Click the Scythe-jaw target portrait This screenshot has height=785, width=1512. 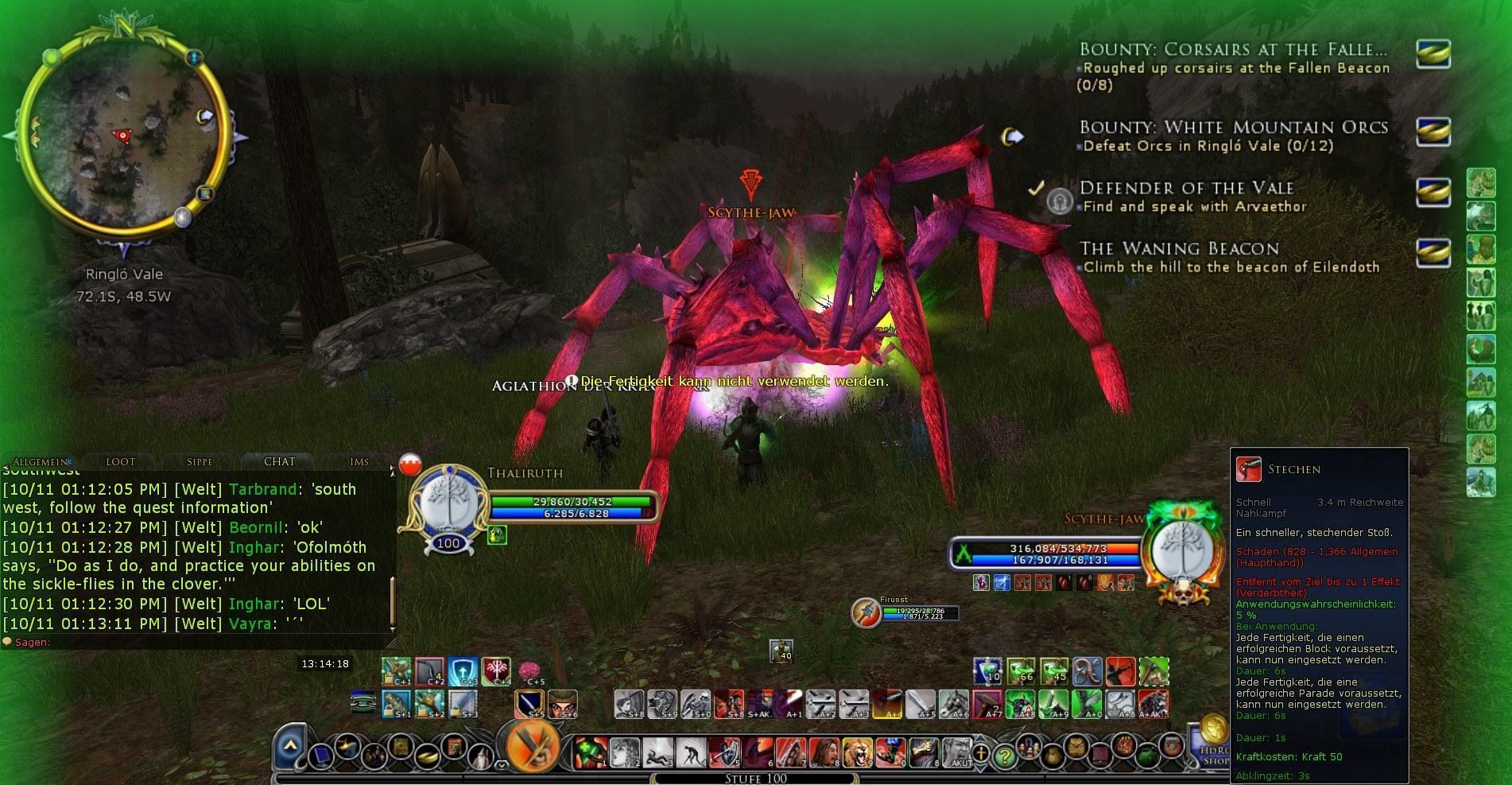pos(1181,552)
